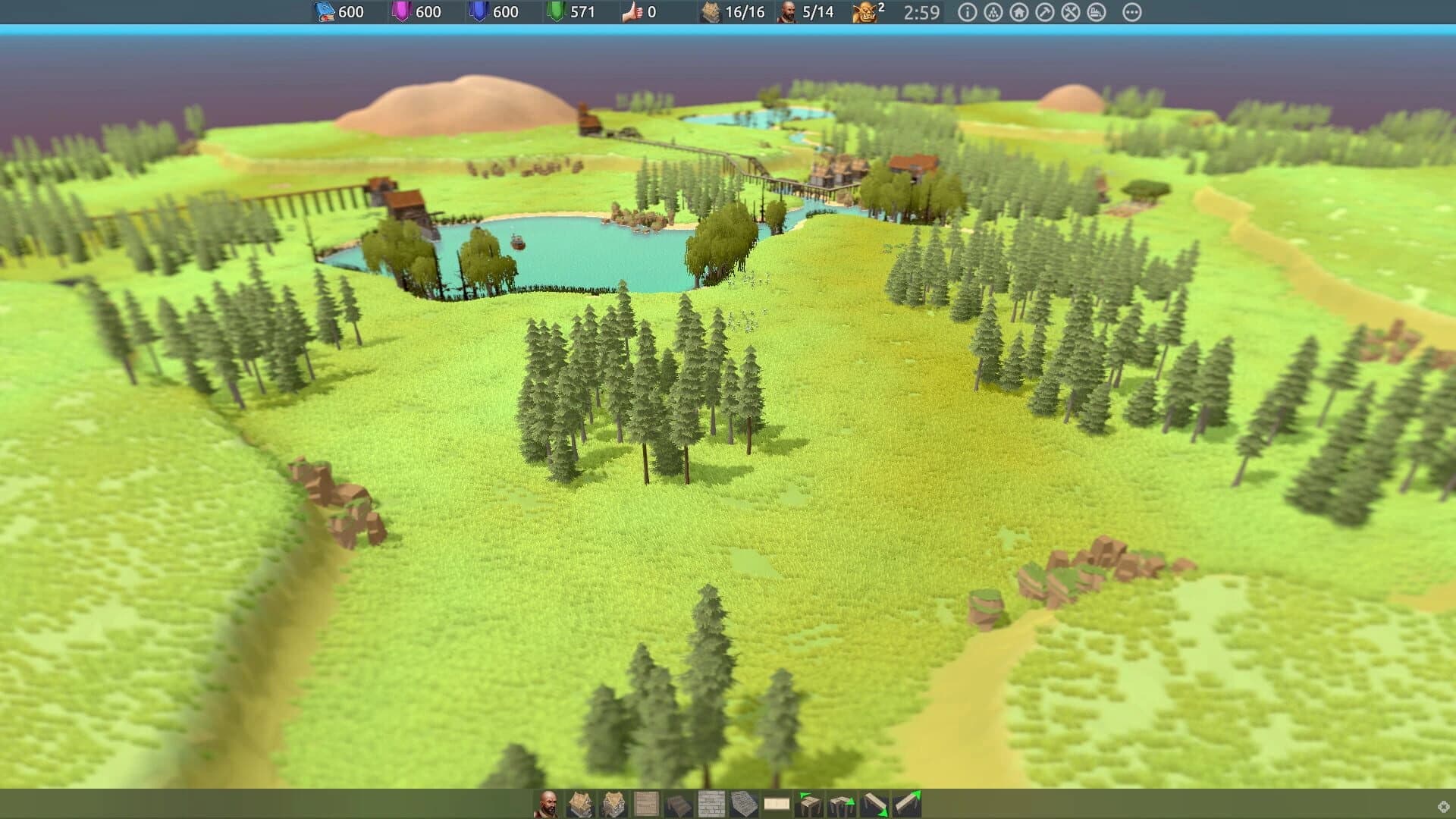The image size is (1456, 819).
Task: Open the tech tree icon
Action: click(x=993, y=13)
